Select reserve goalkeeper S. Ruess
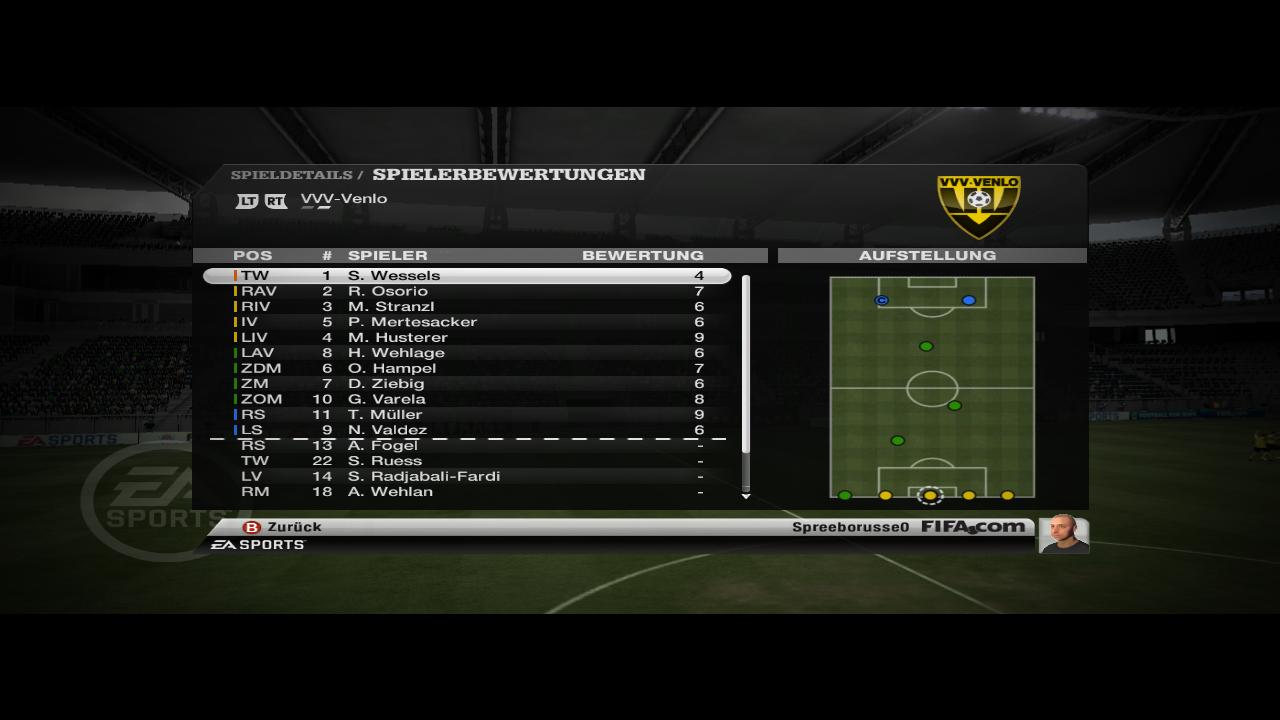 (x=467, y=461)
